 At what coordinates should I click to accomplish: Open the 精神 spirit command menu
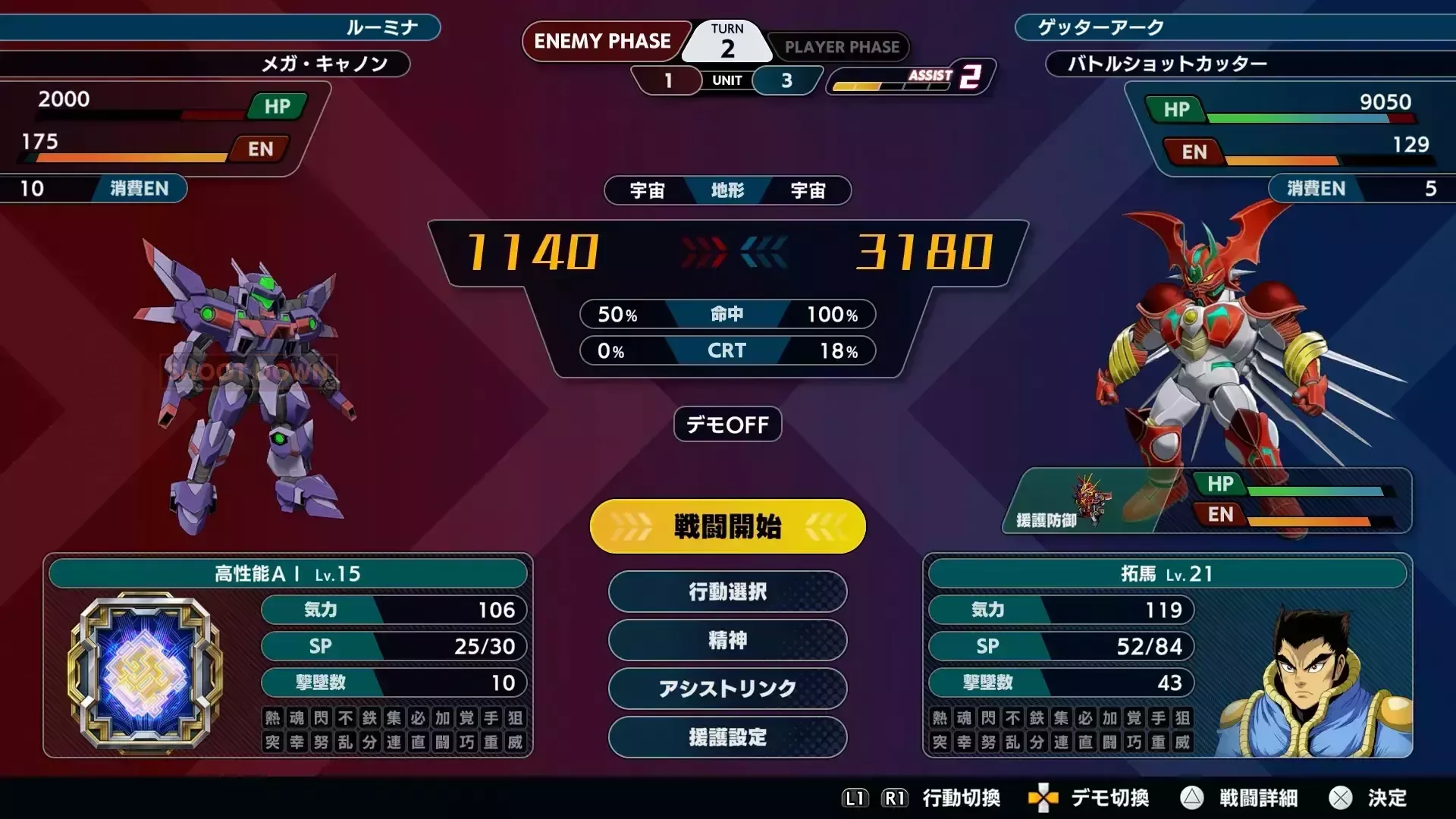pos(726,641)
